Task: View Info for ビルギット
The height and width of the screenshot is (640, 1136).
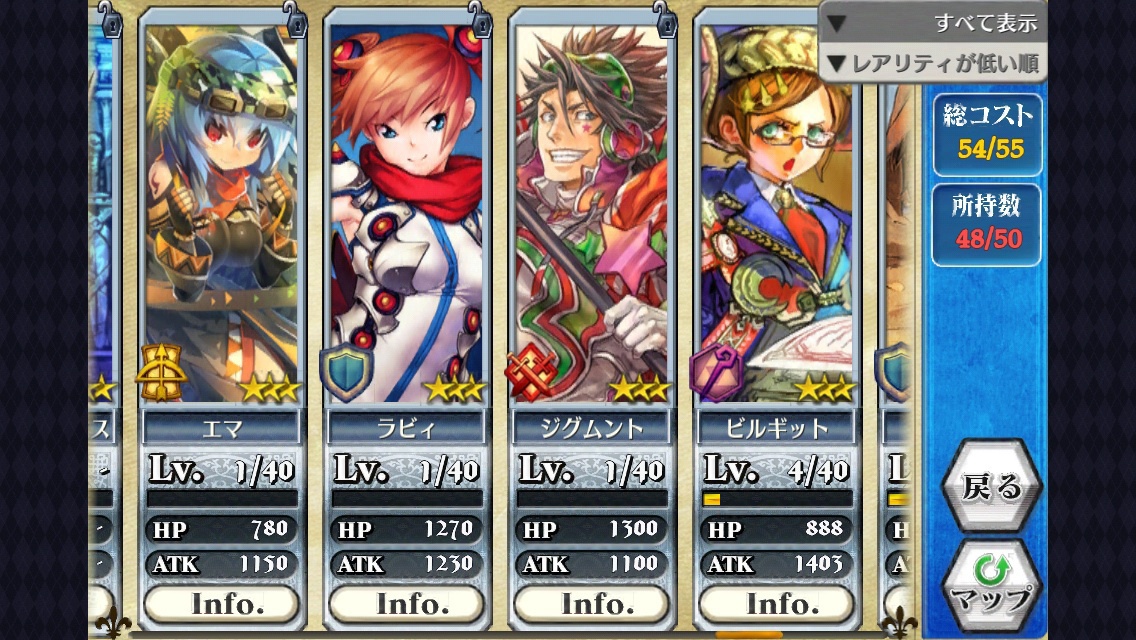Action: pyautogui.click(x=776, y=603)
